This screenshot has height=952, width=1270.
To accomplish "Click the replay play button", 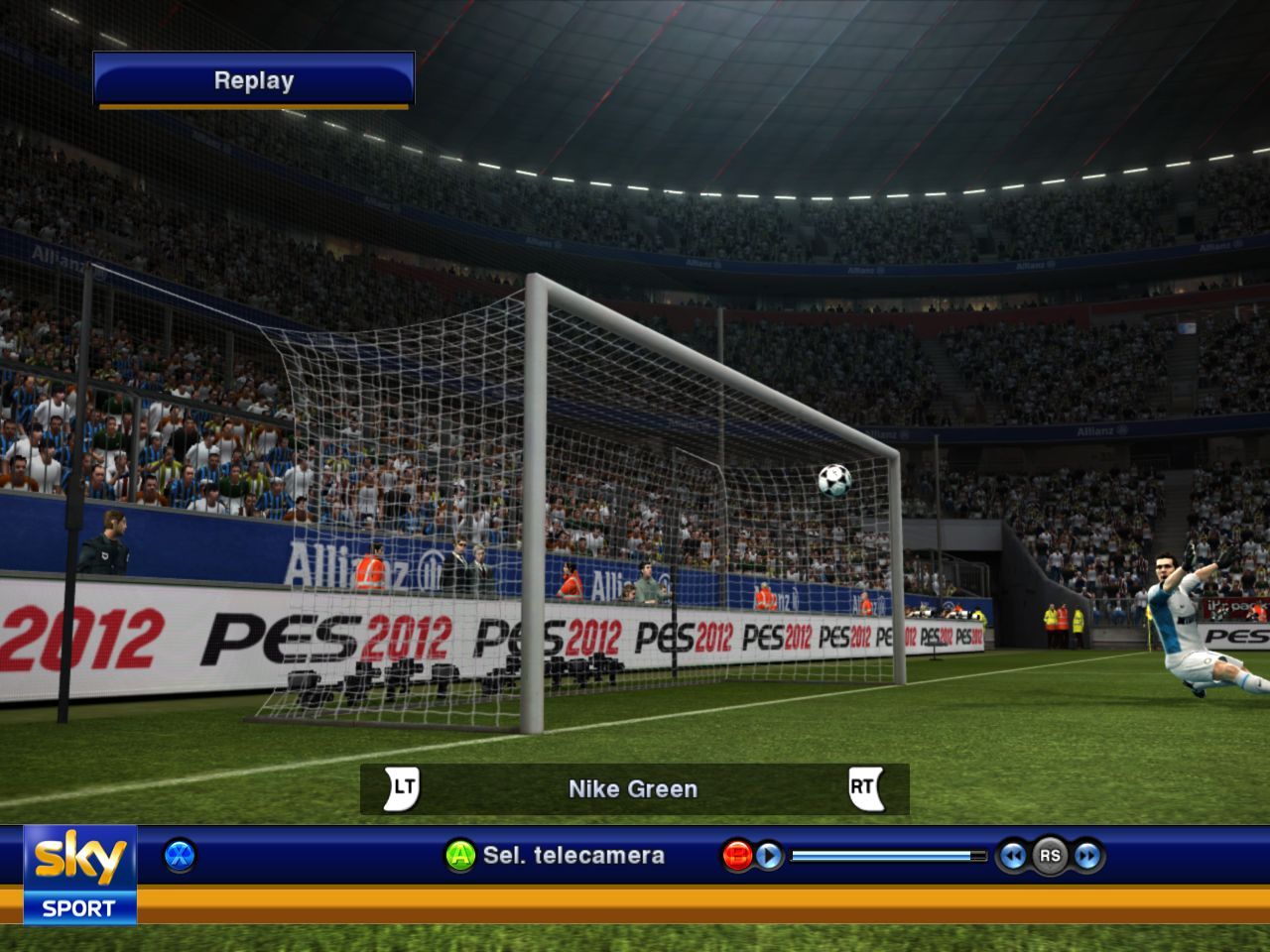I will [769, 856].
